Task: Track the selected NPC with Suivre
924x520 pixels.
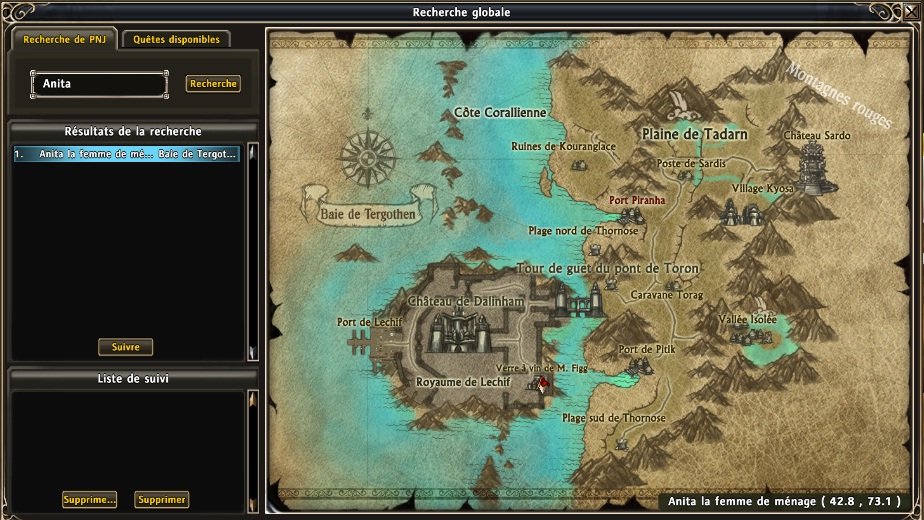Action: (125, 347)
